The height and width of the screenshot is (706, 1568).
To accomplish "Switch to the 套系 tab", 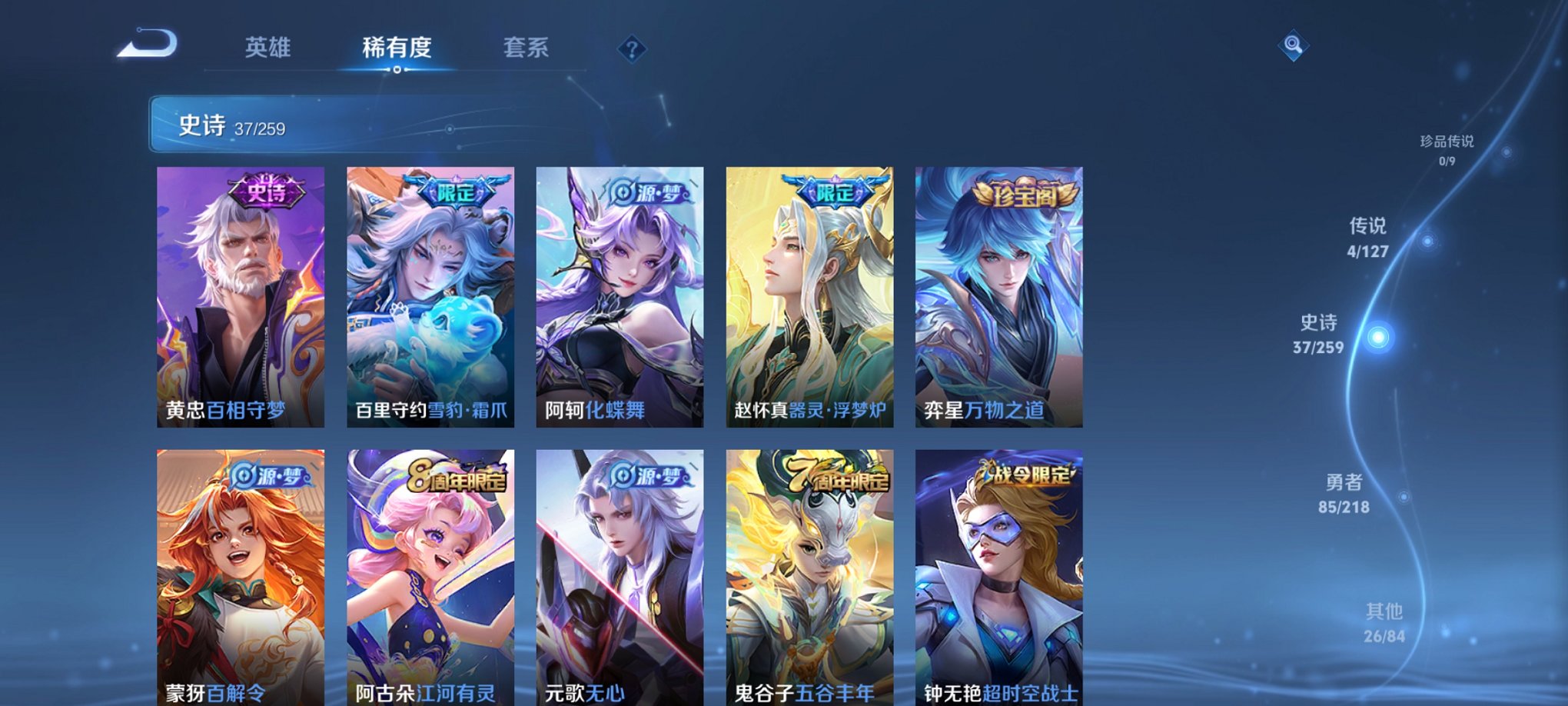I will tap(530, 48).
